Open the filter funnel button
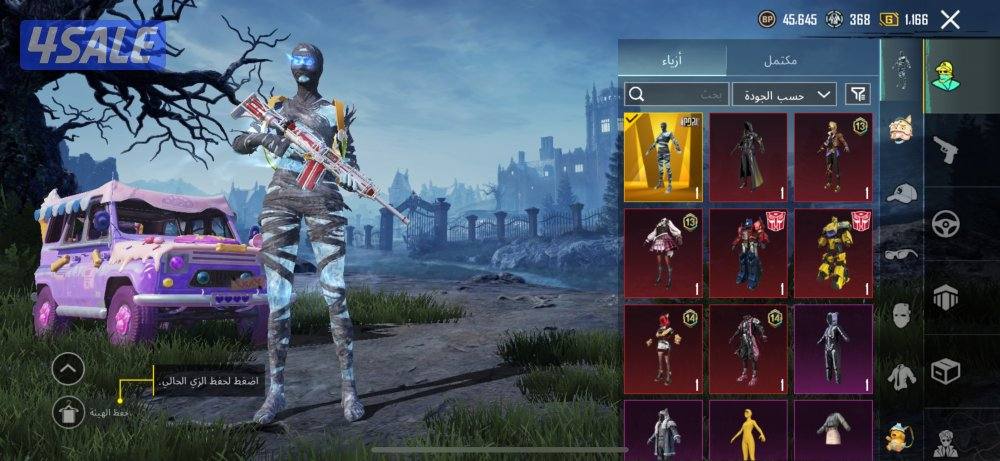The width and height of the screenshot is (1000, 461). coord(858,94)
